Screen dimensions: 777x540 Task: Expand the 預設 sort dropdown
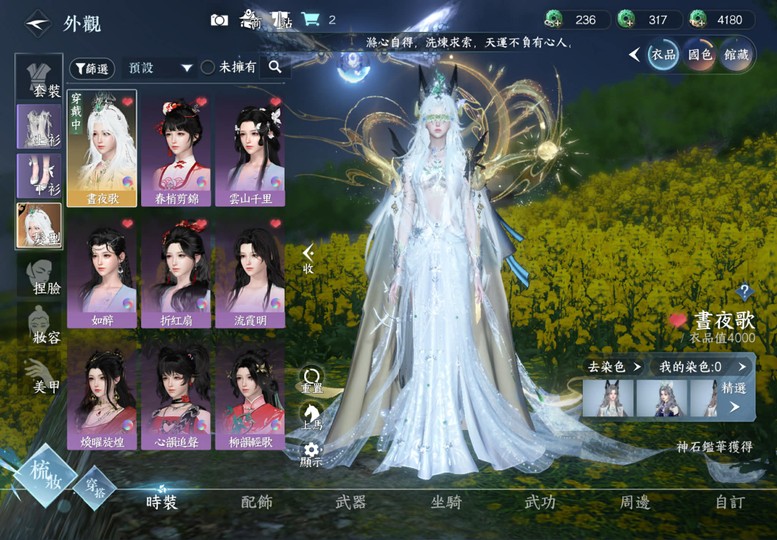coord(159,67)
